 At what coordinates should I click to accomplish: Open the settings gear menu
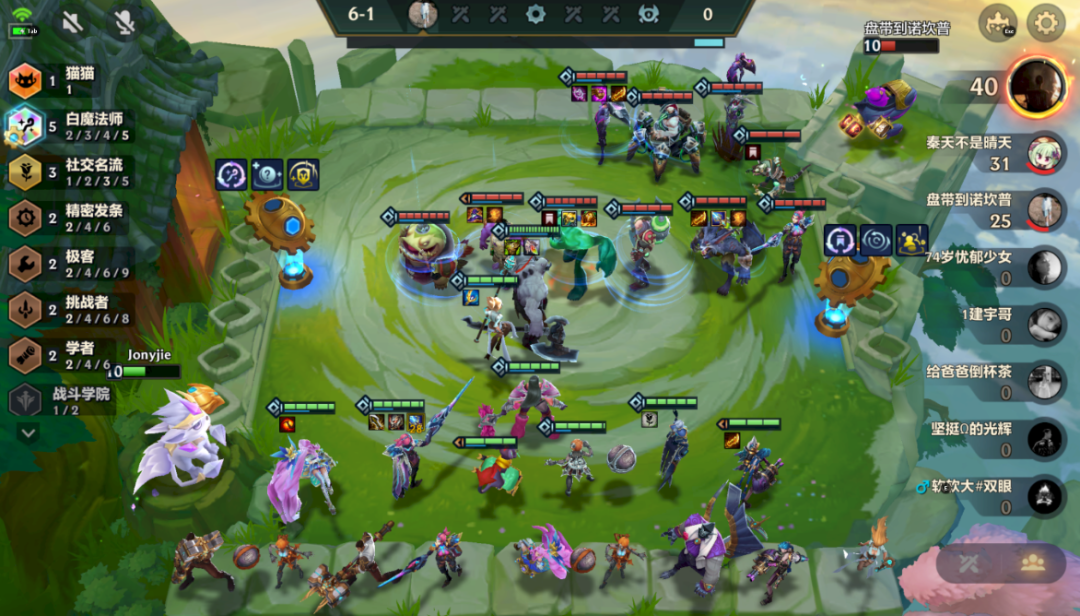[1046, 22]
